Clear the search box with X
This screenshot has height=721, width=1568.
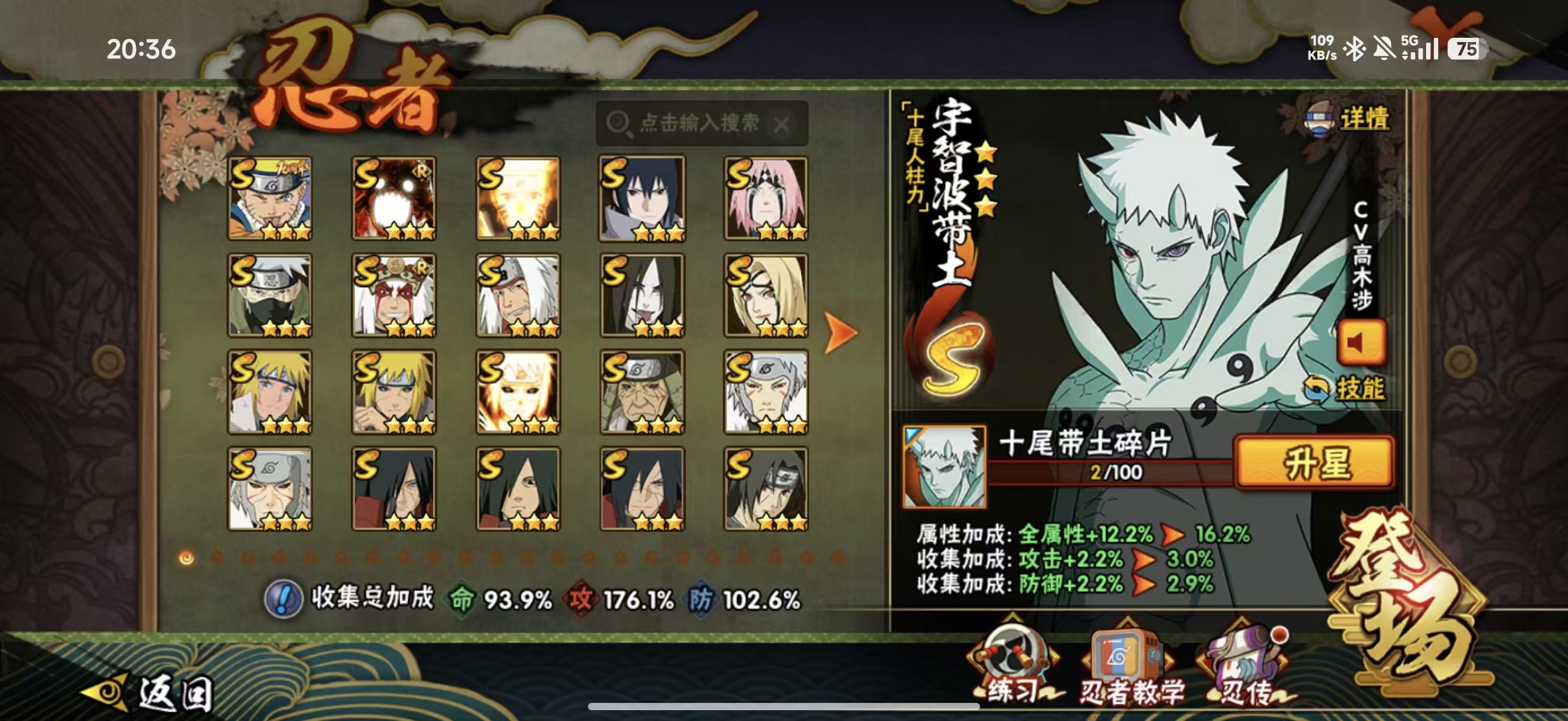782,125
